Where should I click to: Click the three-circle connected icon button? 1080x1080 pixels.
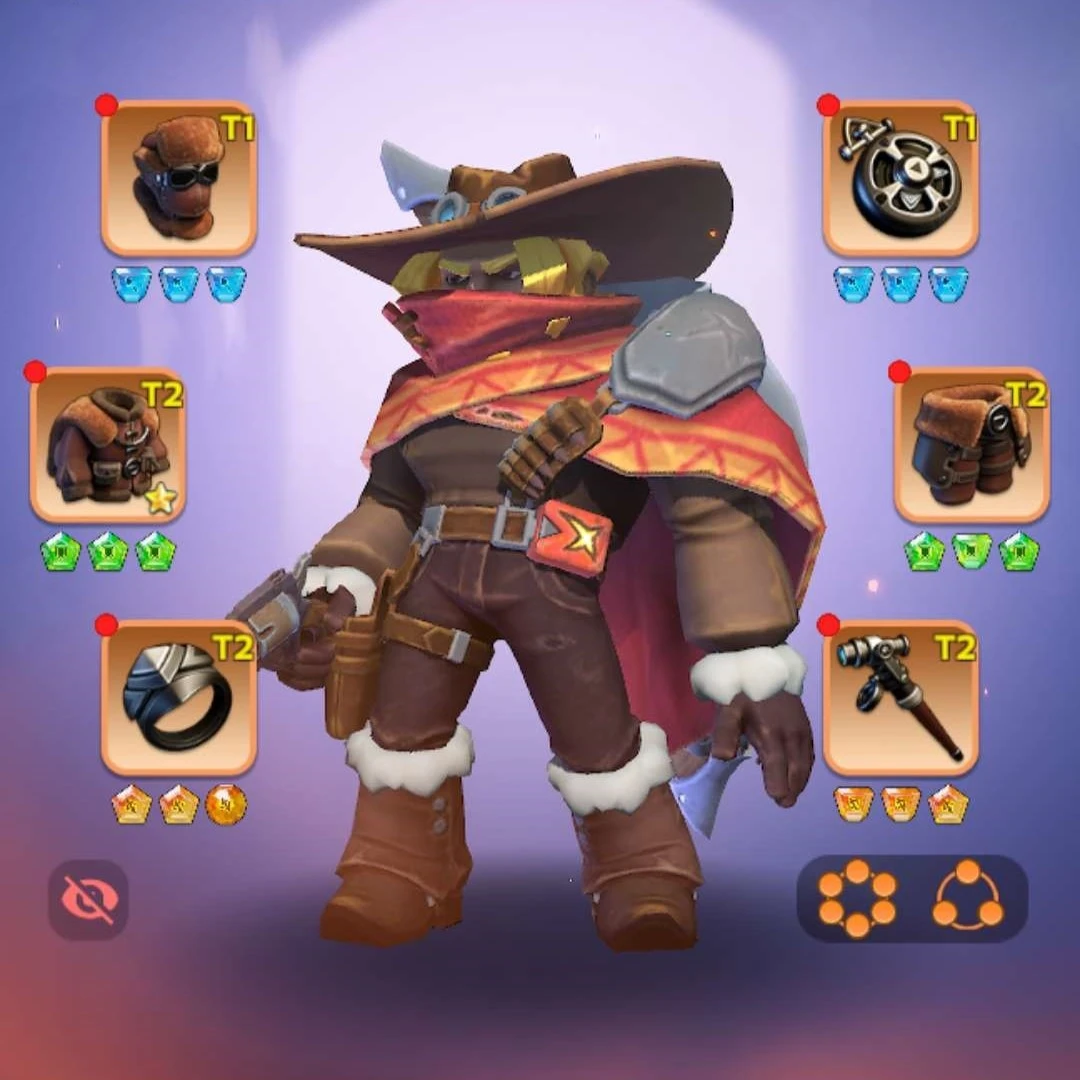pyautogui.click(x=967, y=898)
